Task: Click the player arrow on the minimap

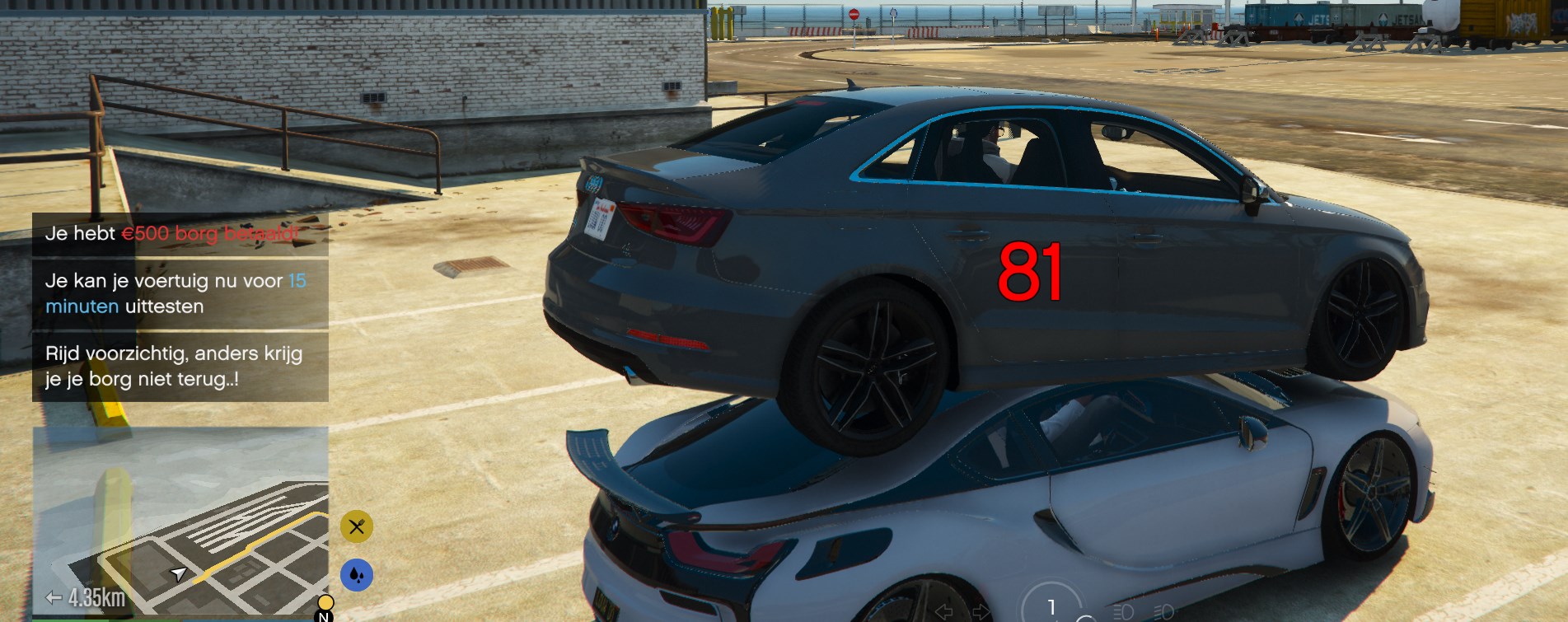Action: pyautogui.click(x=178, y=573)
